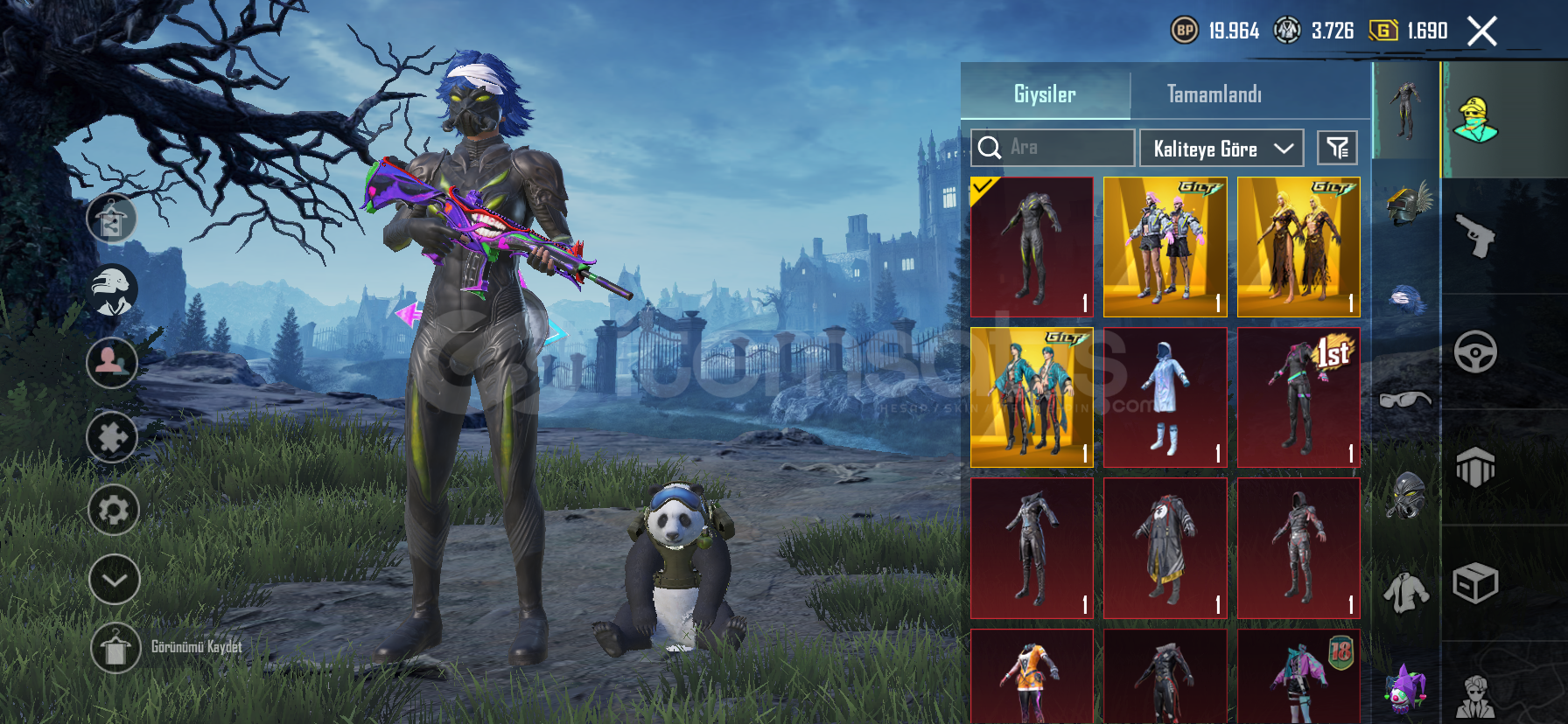Show the sunglasses accessory category

(1405, 400)
